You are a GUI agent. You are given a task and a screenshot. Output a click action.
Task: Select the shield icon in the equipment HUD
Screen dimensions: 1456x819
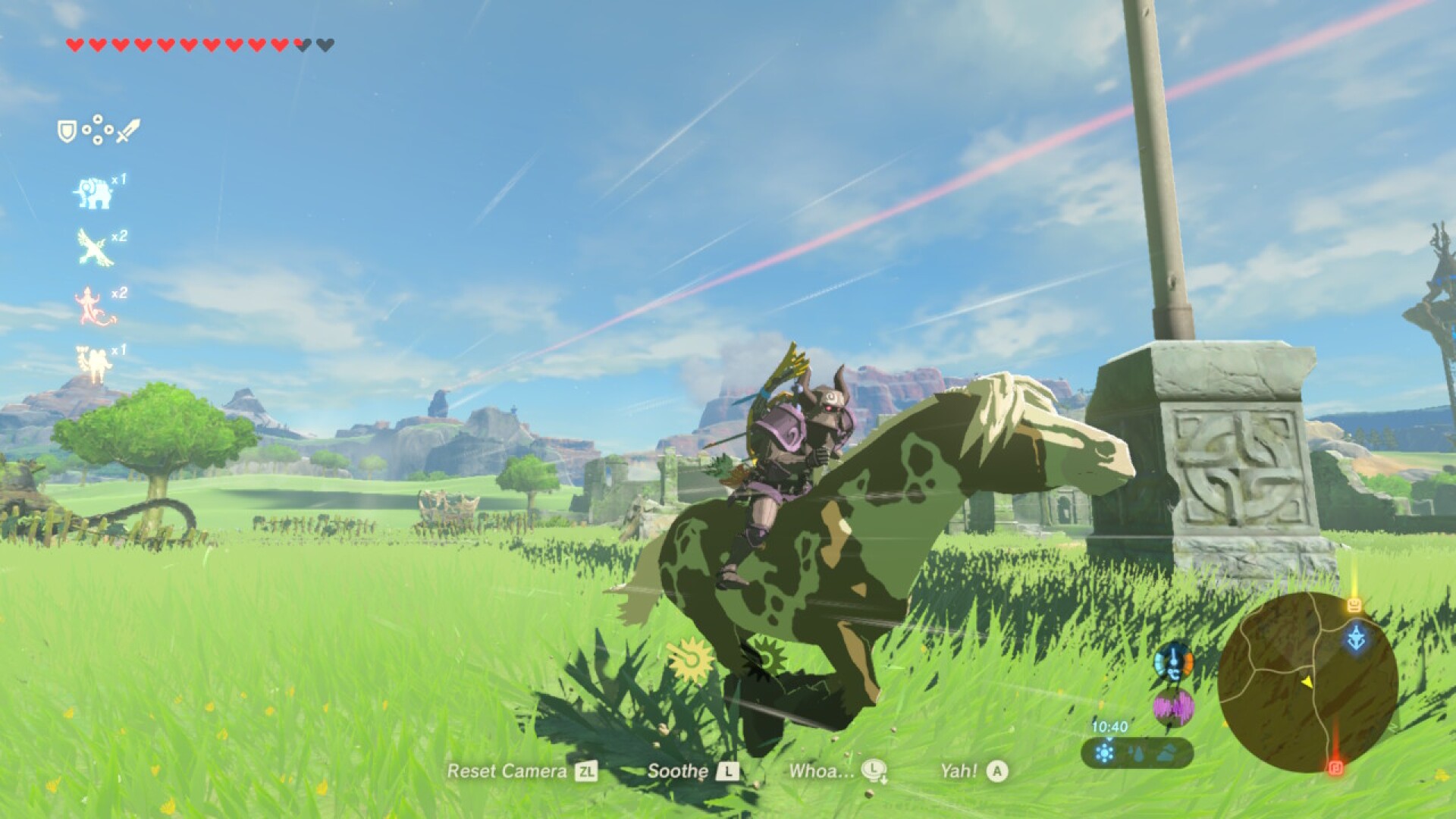coord(67,130)
